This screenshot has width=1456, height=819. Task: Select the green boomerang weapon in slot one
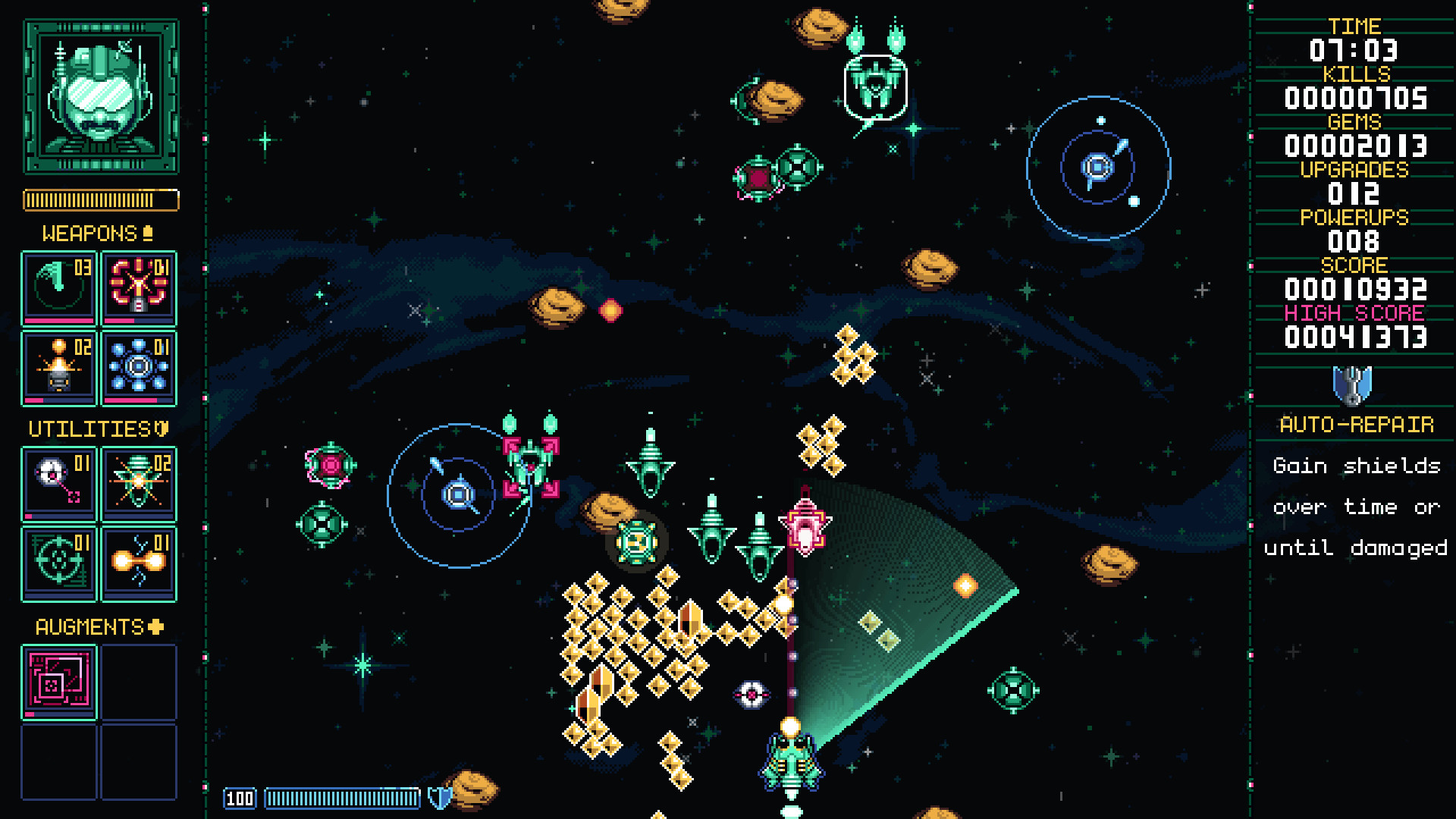click(x=58, y=288)
